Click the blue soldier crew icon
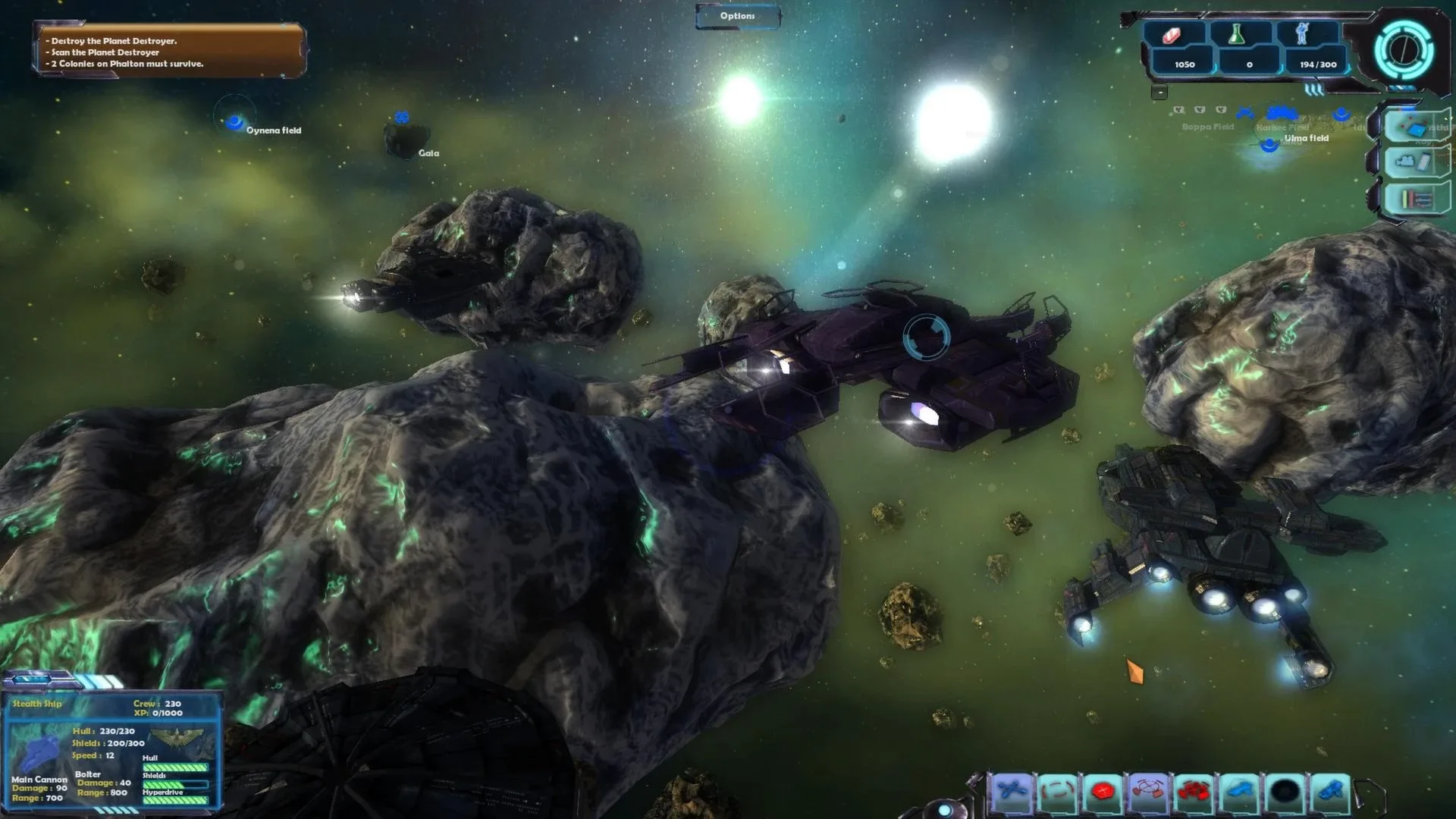This screenshot has height=819, width=1456. pyautogui.click(x=1303, y=34)
